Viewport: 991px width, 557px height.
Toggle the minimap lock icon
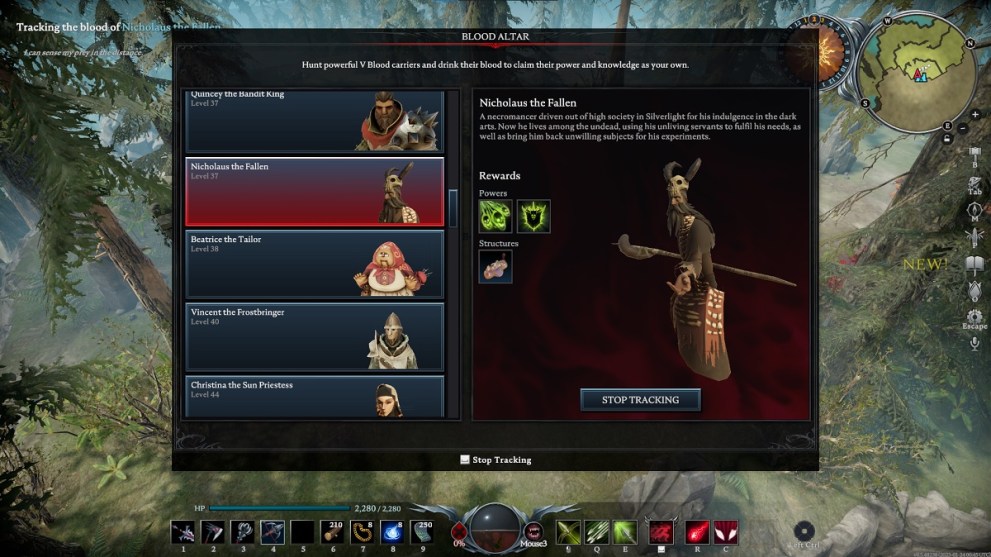(x=946, y=138)
